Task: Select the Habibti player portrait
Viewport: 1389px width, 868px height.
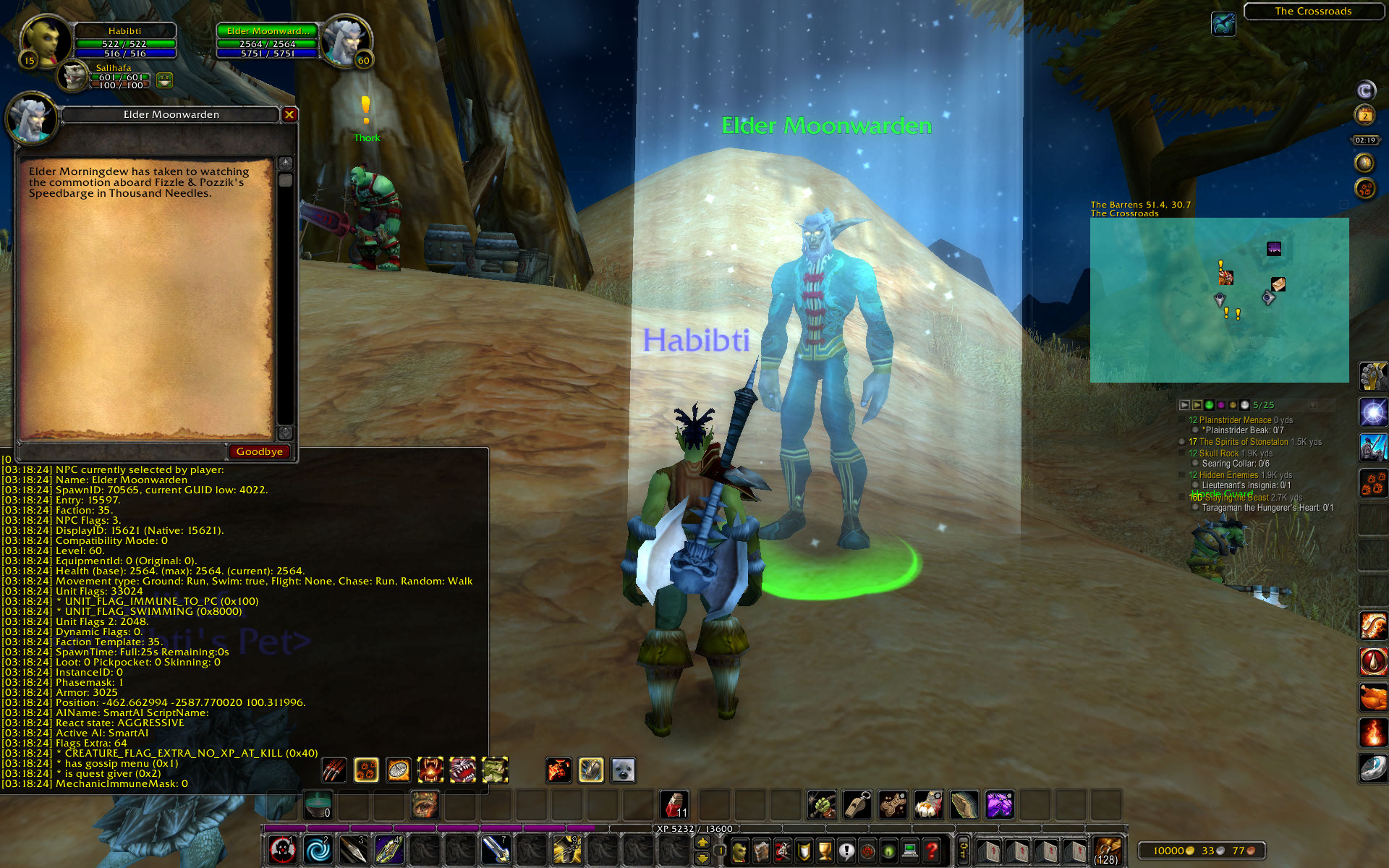Action: (x=45, y=42)
